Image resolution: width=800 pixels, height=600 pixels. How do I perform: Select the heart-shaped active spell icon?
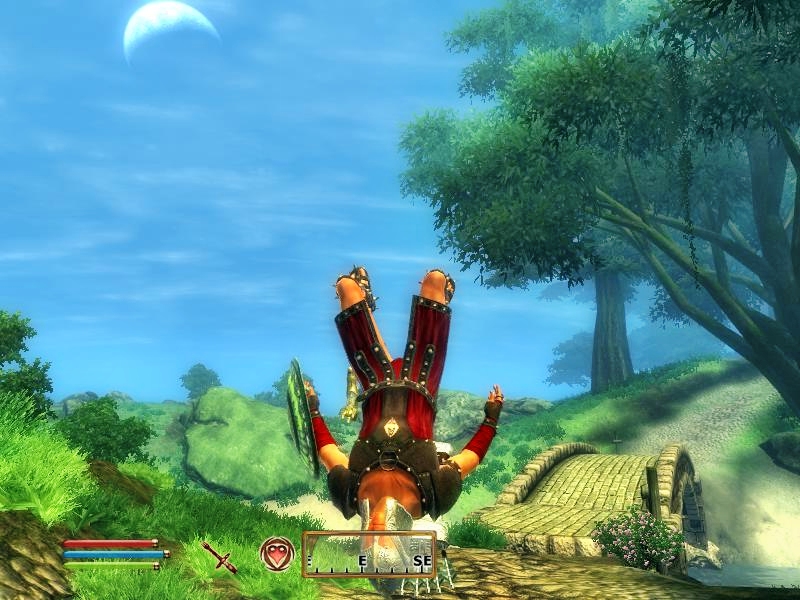tap(277, 553)
